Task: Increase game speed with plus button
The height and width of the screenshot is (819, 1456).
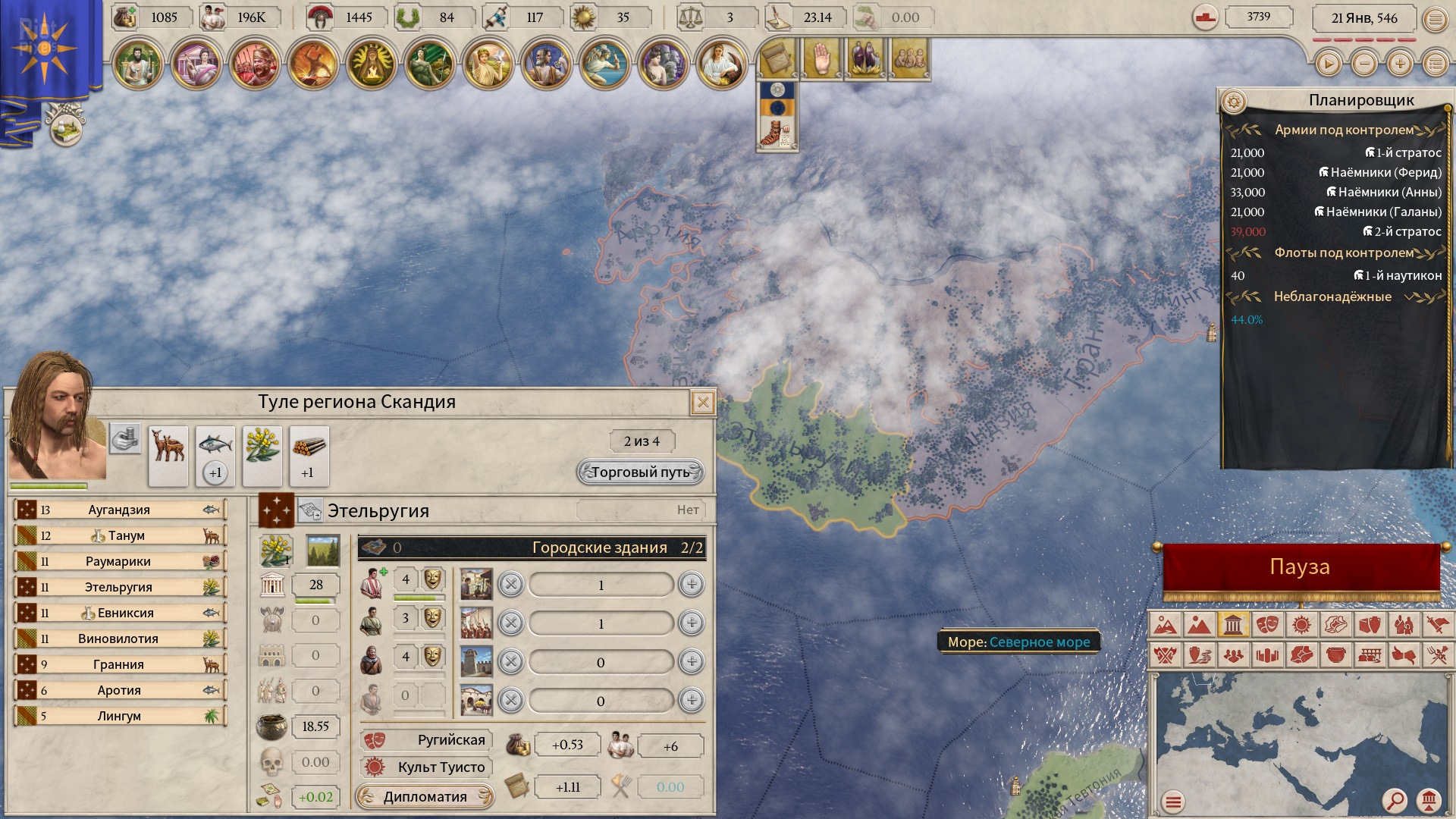Action: click(x=1400, y=64)
